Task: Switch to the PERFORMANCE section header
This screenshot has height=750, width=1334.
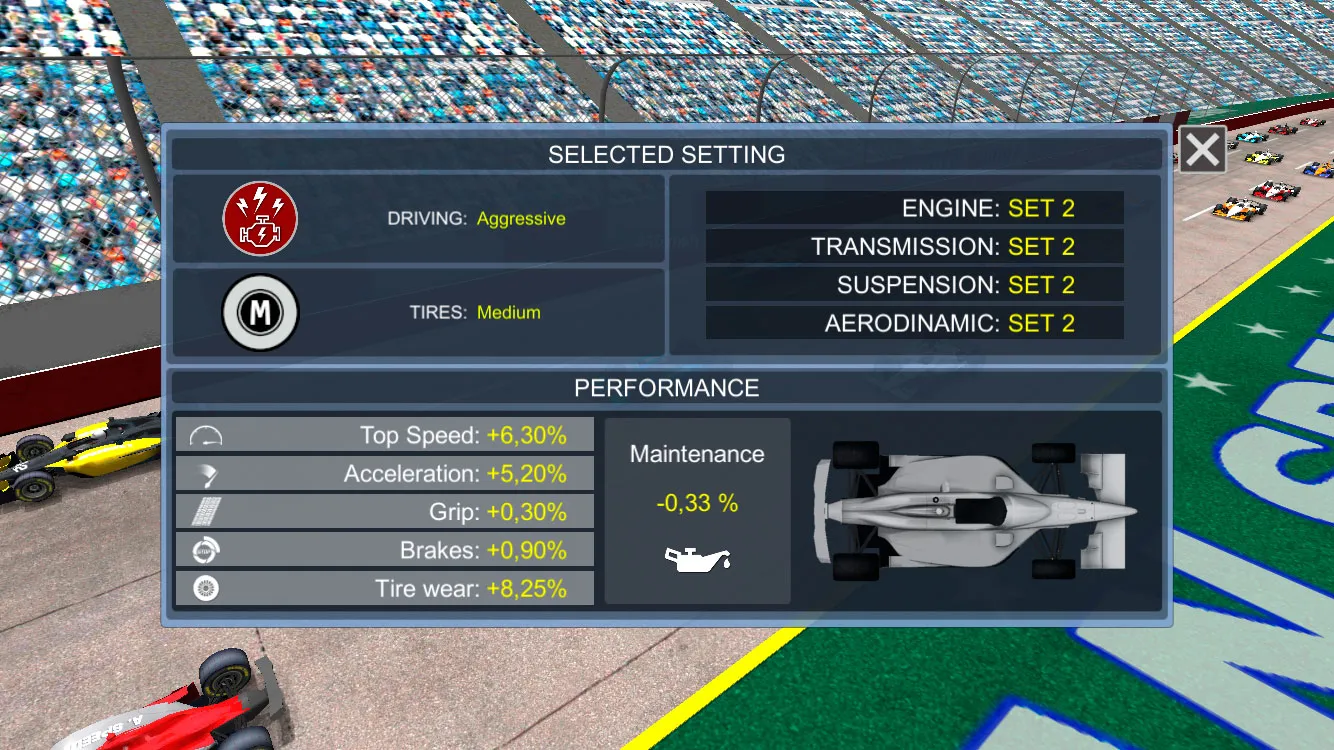Action: [667, 387]
